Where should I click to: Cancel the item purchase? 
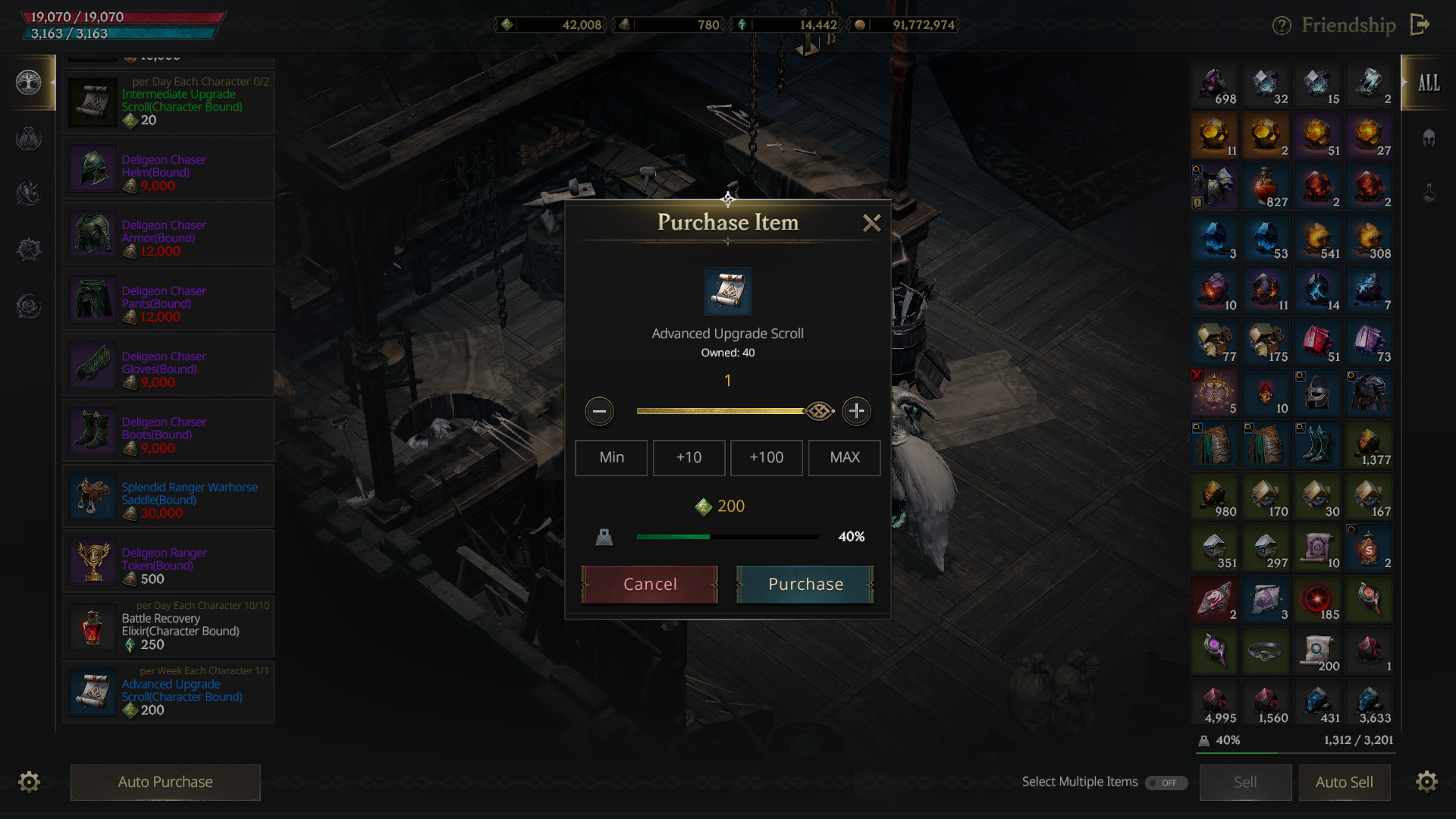650,584
